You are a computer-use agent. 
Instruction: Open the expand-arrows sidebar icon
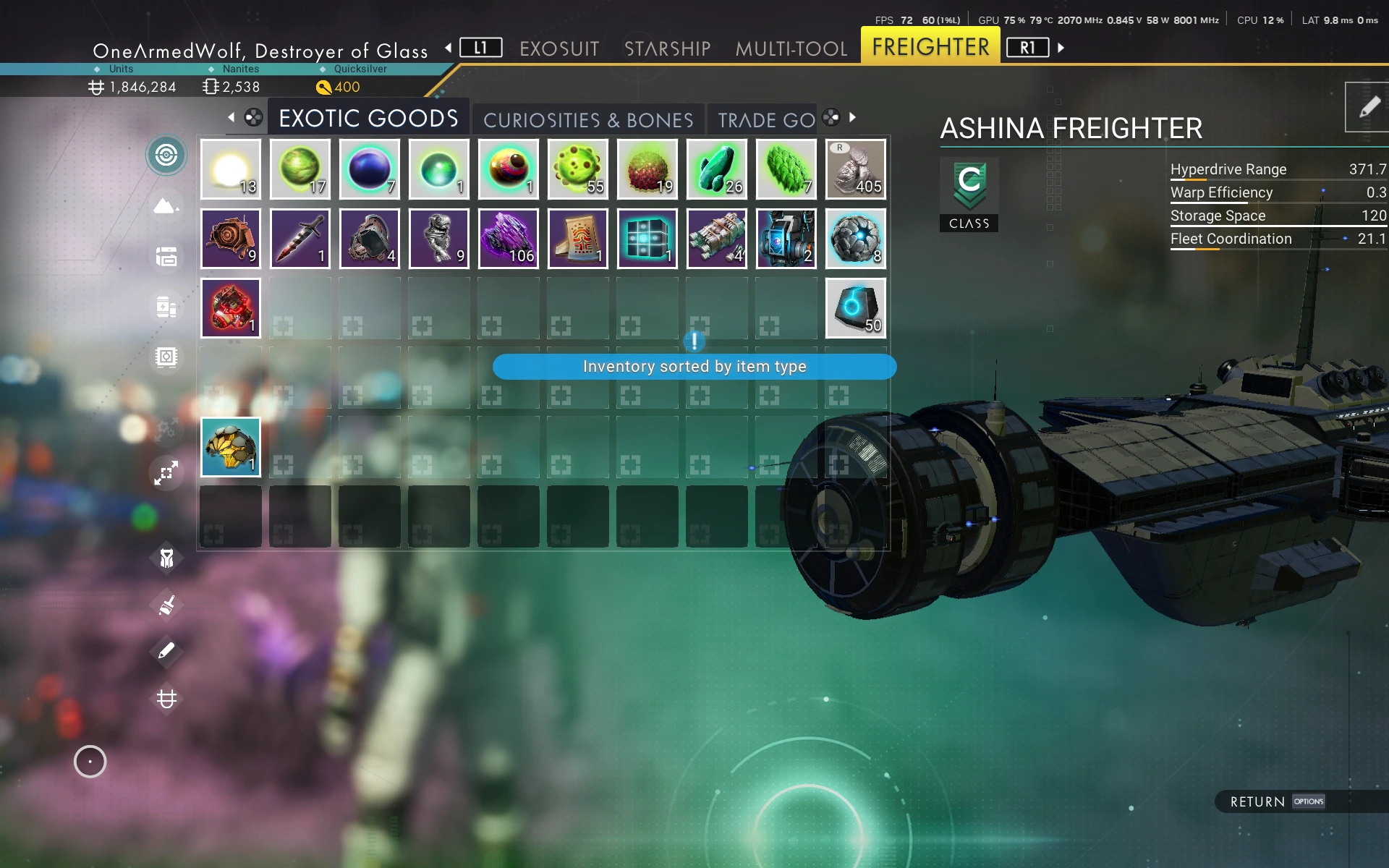click(x=166, y=474)
